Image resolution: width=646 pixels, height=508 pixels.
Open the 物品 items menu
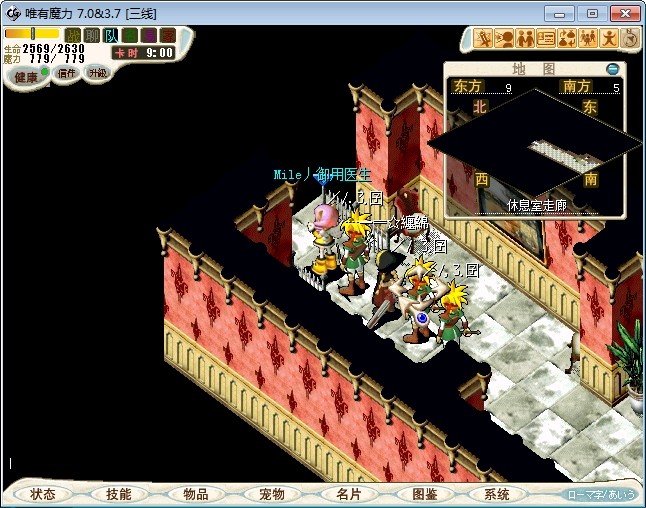tap(195, 494)
